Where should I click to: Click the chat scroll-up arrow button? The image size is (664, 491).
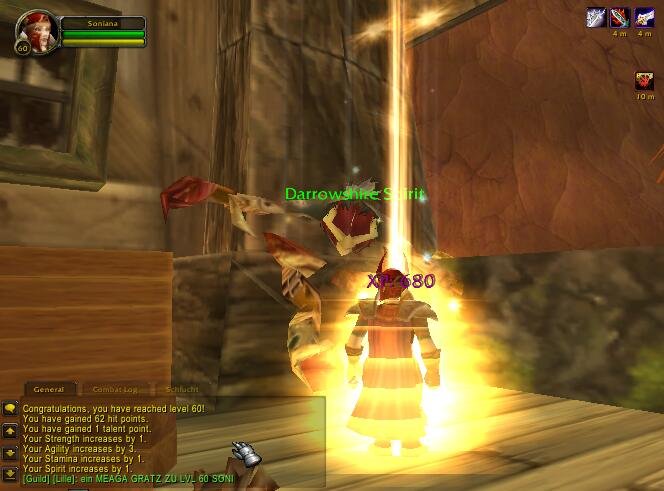[10, 431]
